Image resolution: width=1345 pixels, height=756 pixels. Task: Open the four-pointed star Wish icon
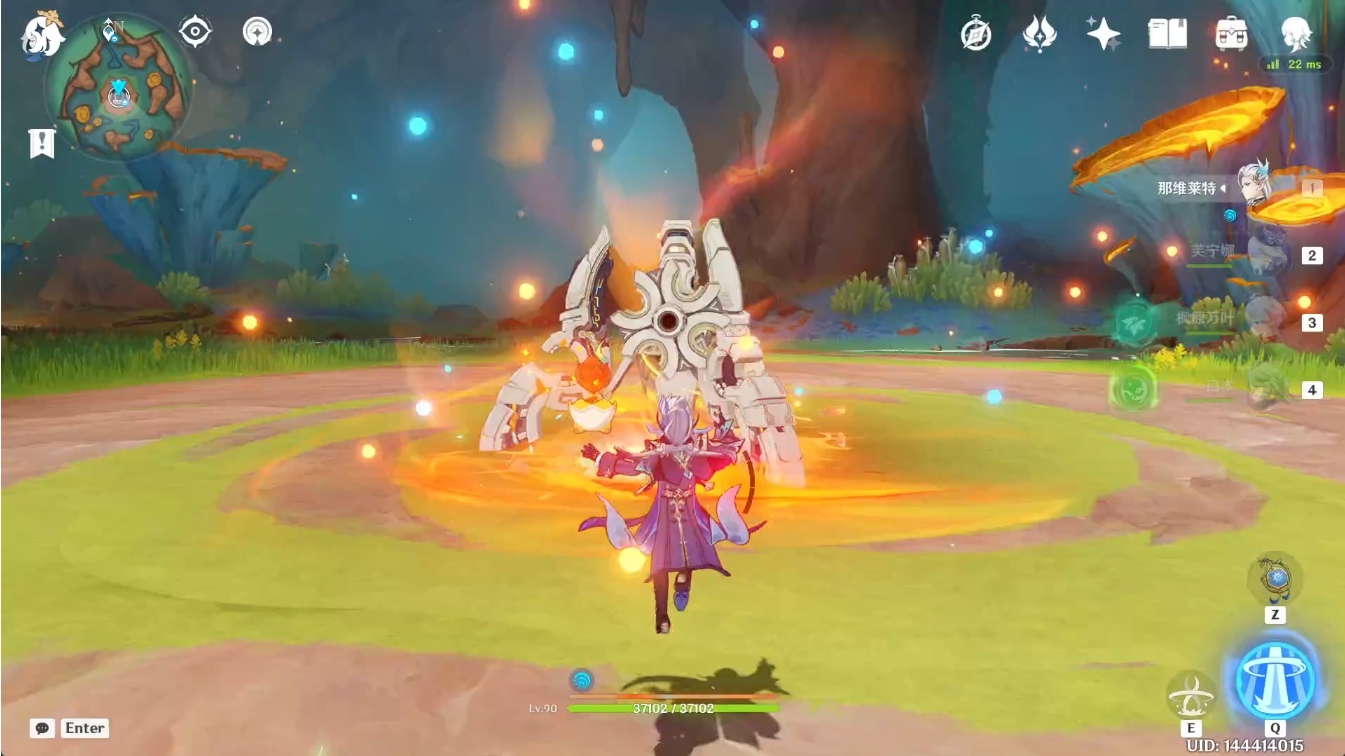pyautogui.click(x=1103, y=34)
